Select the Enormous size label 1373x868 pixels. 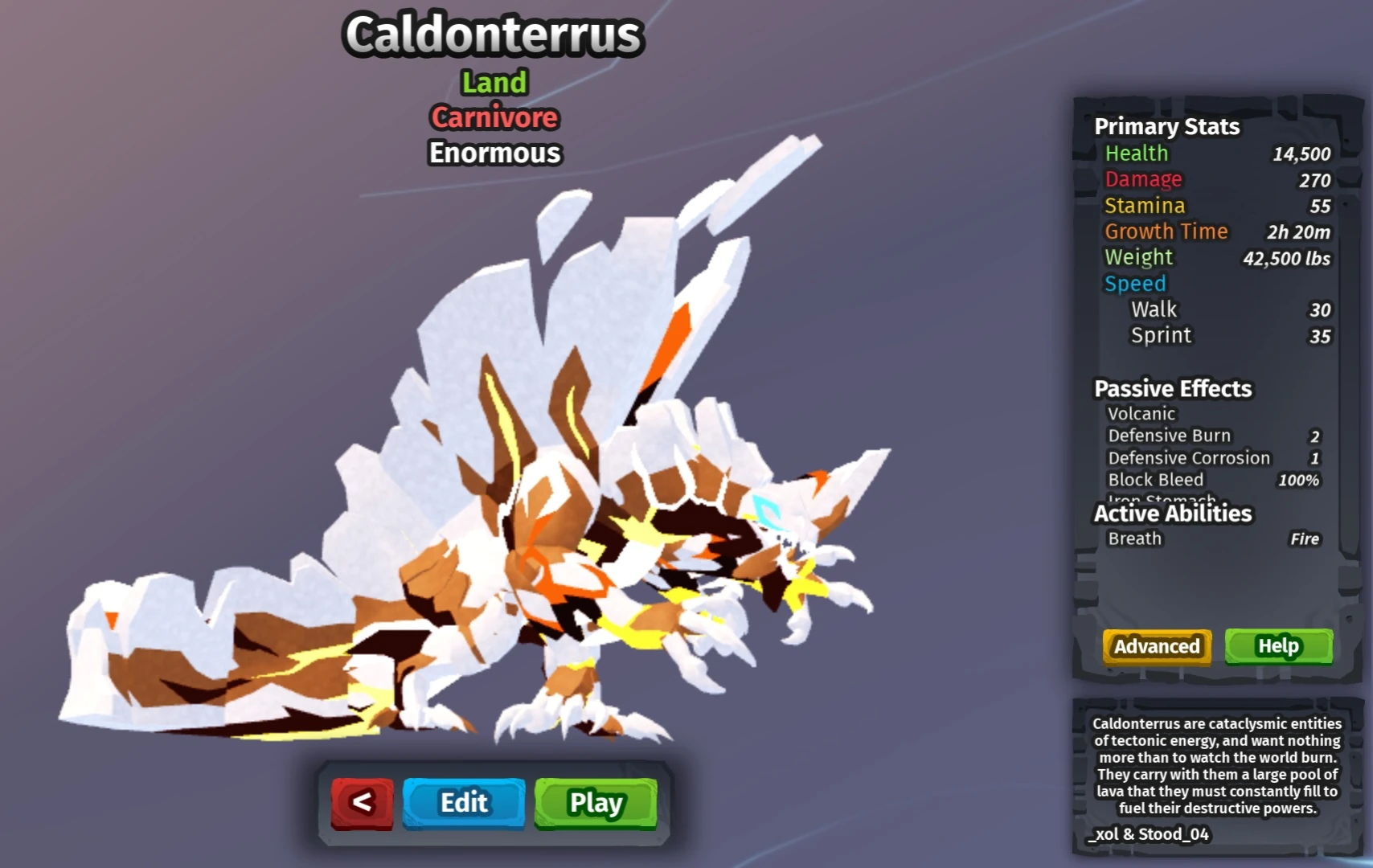[494, 153]
